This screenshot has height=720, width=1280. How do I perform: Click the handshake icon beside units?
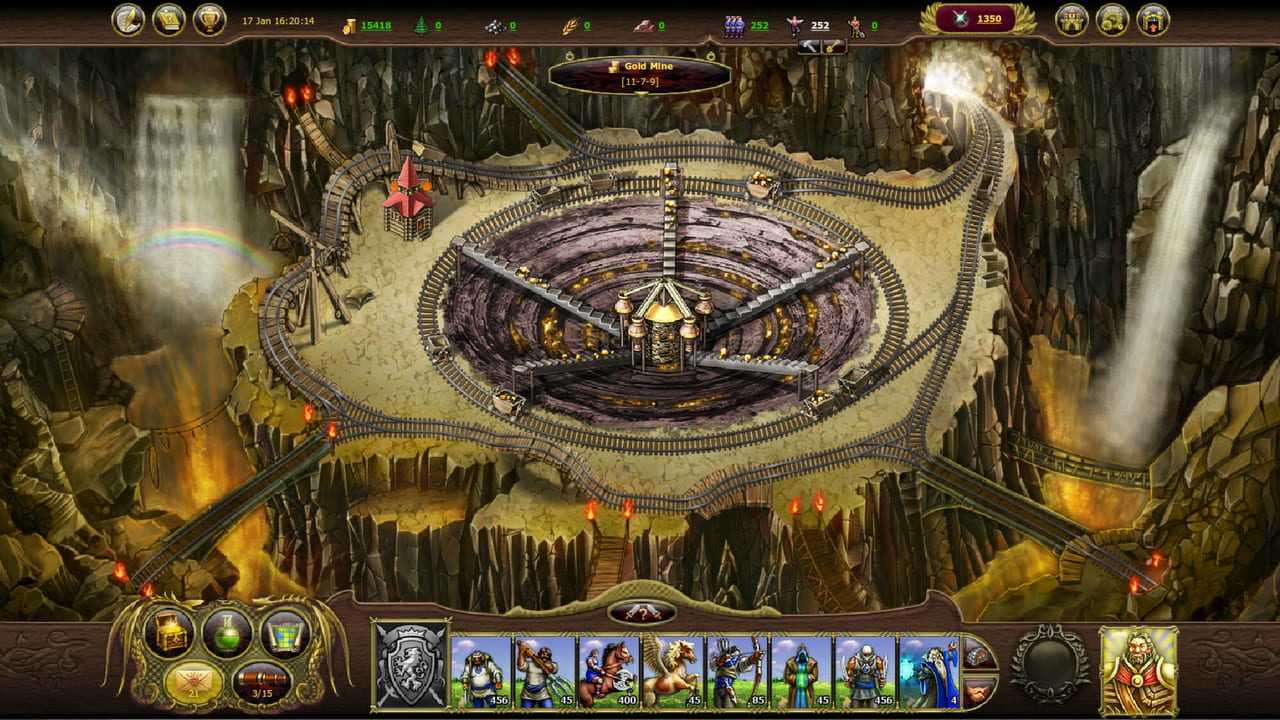(980, 689)
